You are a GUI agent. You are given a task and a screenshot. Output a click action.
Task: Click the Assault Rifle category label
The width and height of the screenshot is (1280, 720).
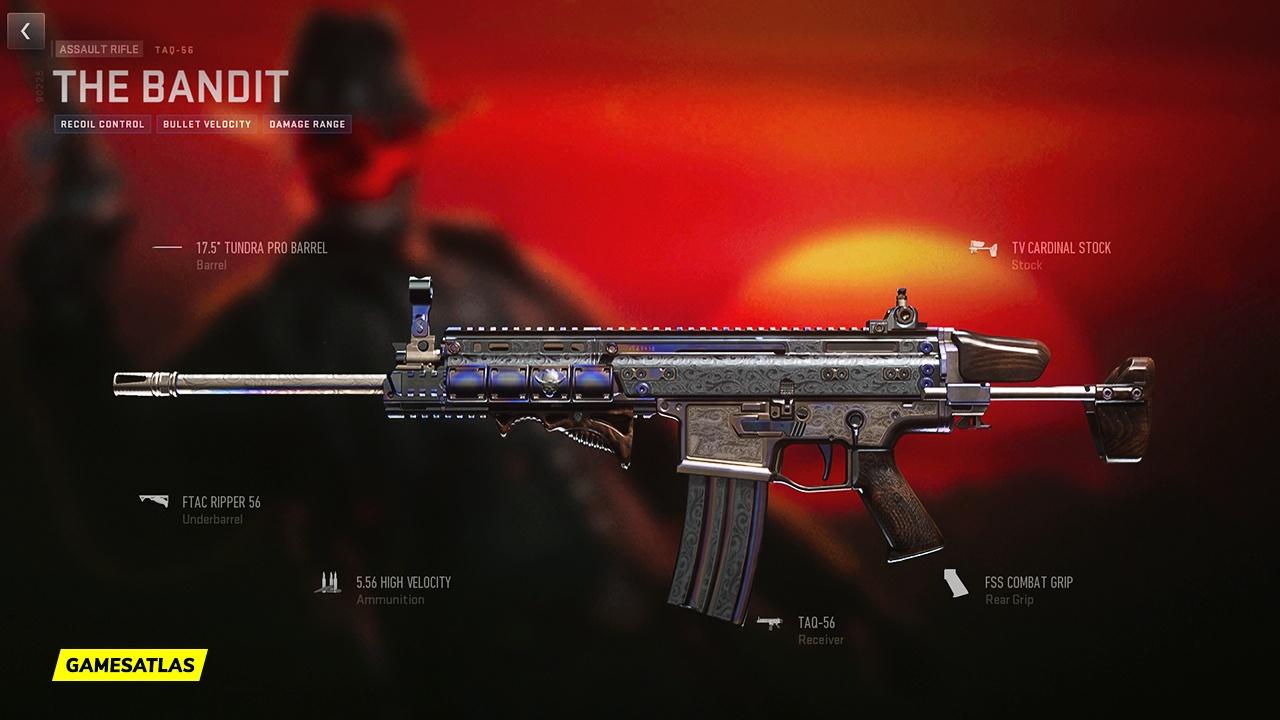click(x=98, y=49)
